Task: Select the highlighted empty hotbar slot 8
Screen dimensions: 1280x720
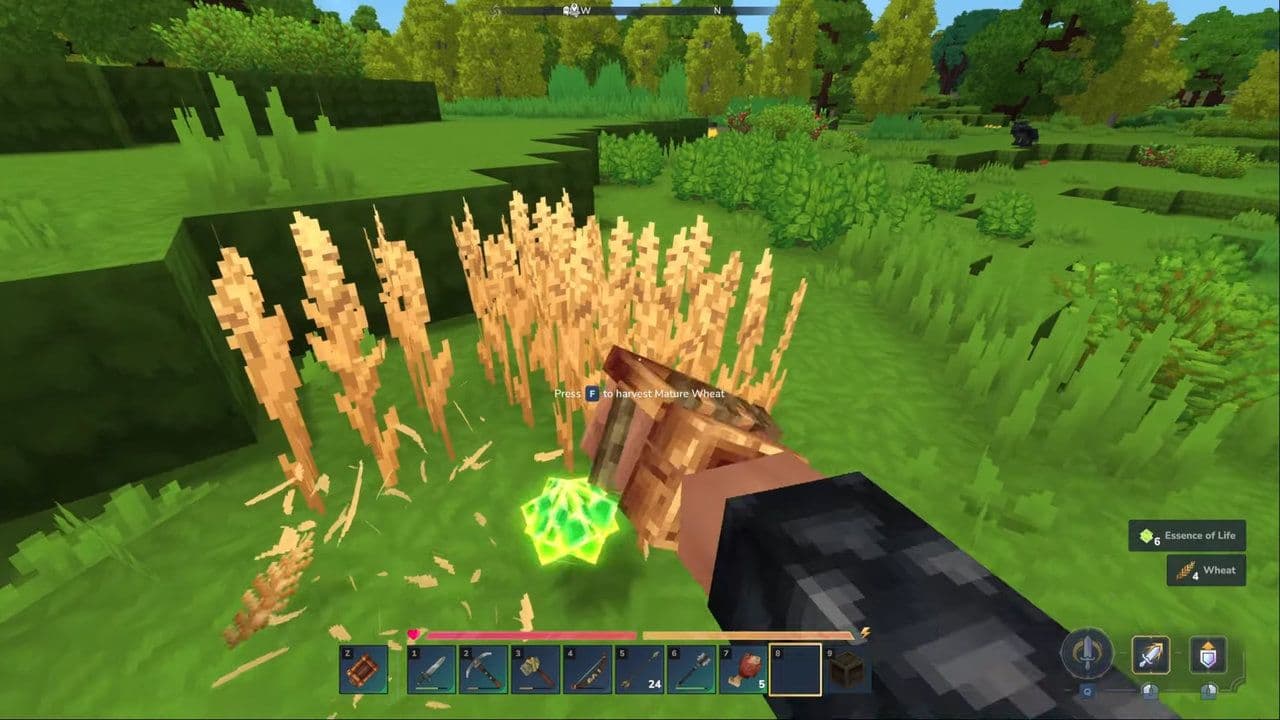Action: pyautogui.click(x=795, y=669)
